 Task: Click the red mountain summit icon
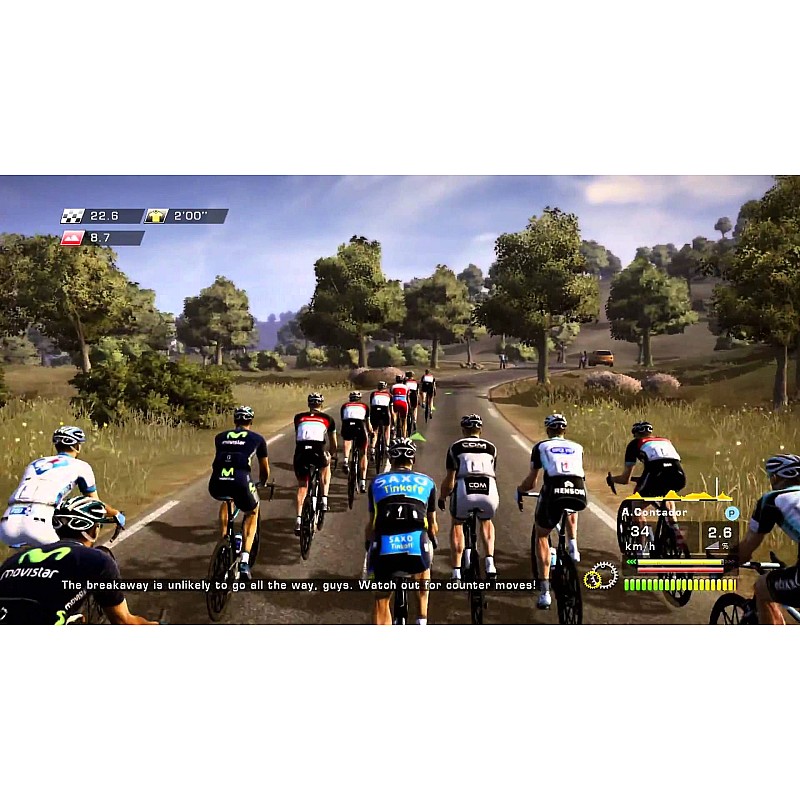tap(73, 238)
